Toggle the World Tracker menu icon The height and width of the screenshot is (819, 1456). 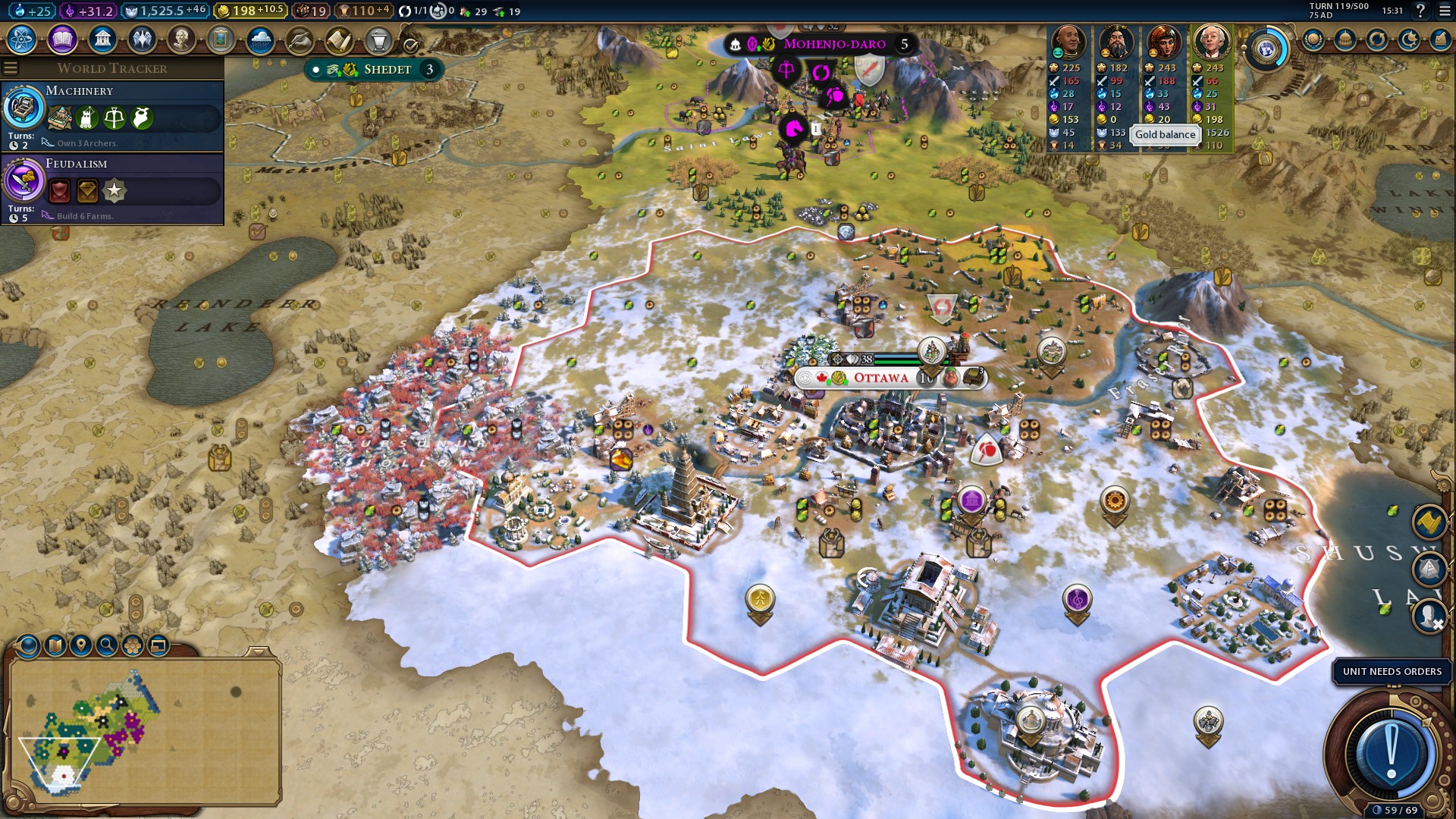[x=11, y=68]
